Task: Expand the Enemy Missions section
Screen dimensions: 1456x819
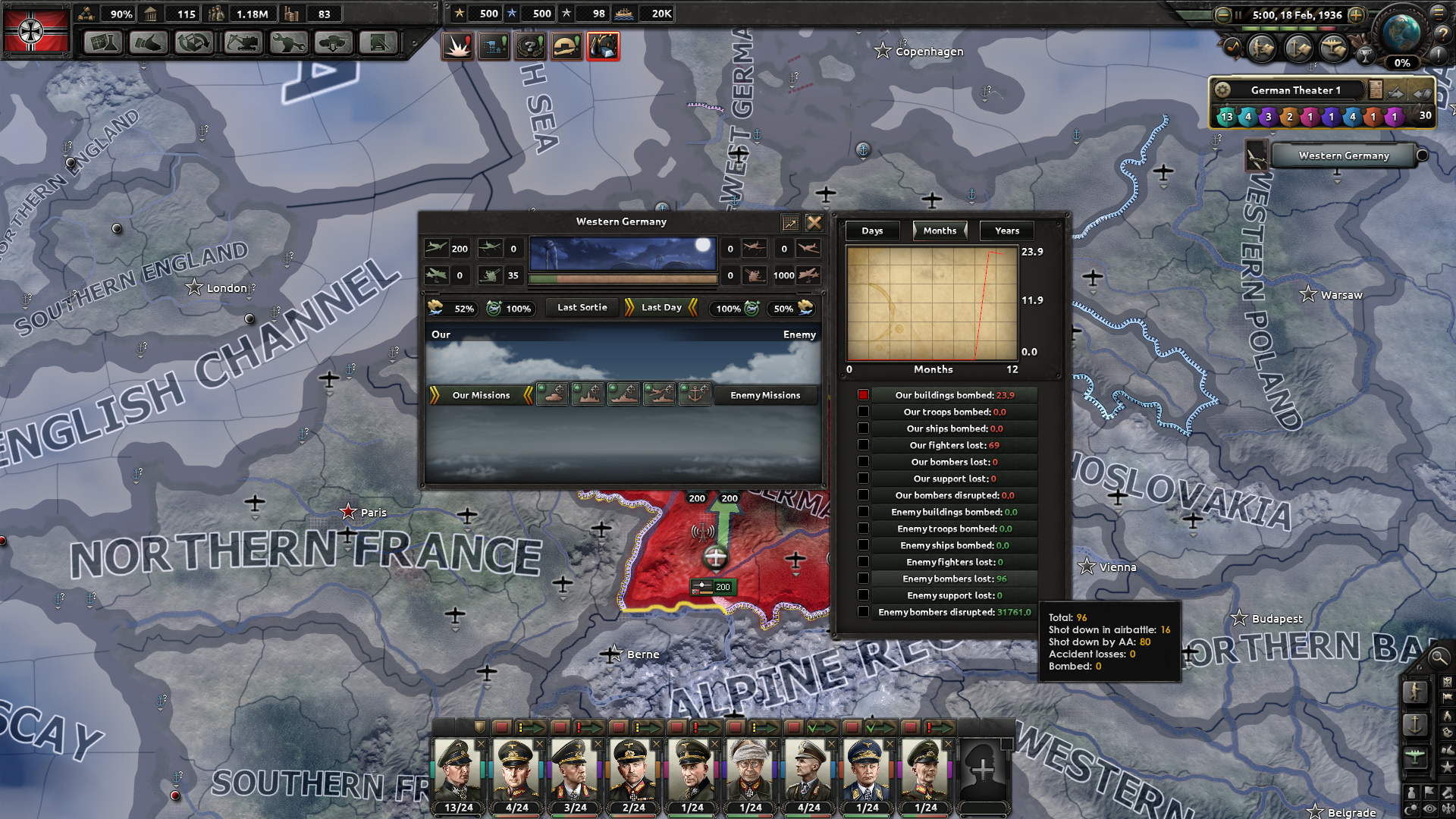Action: click(766, 395)
